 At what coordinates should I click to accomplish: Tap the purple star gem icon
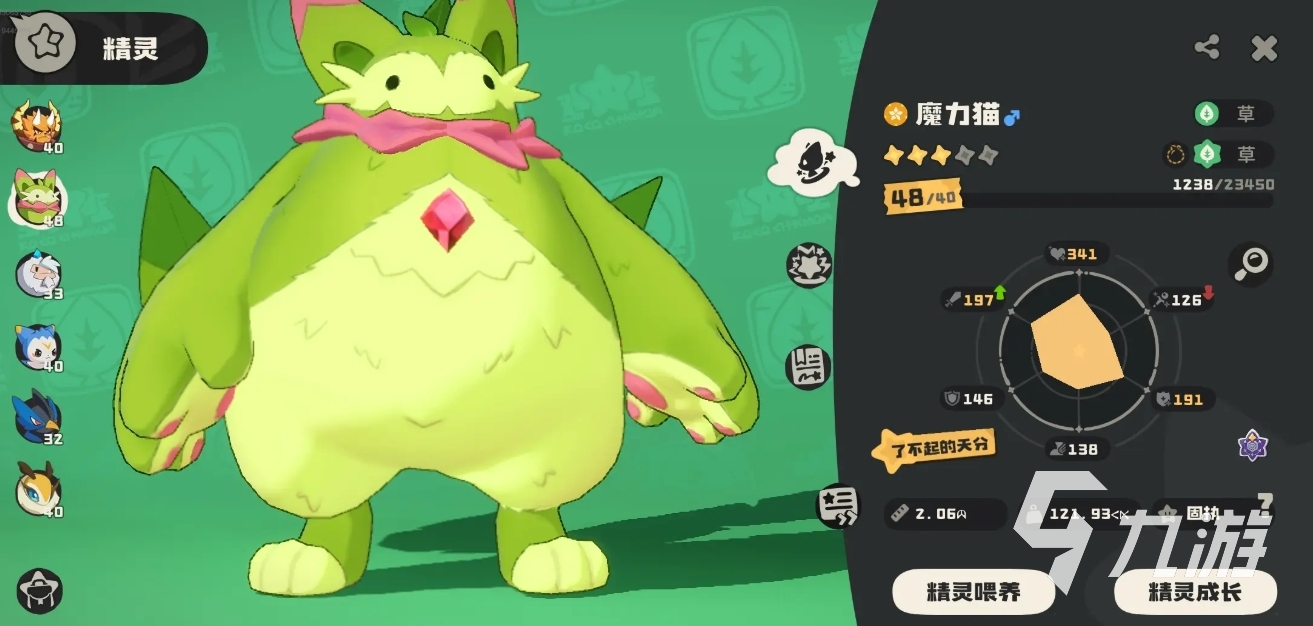click(1252, 445)
